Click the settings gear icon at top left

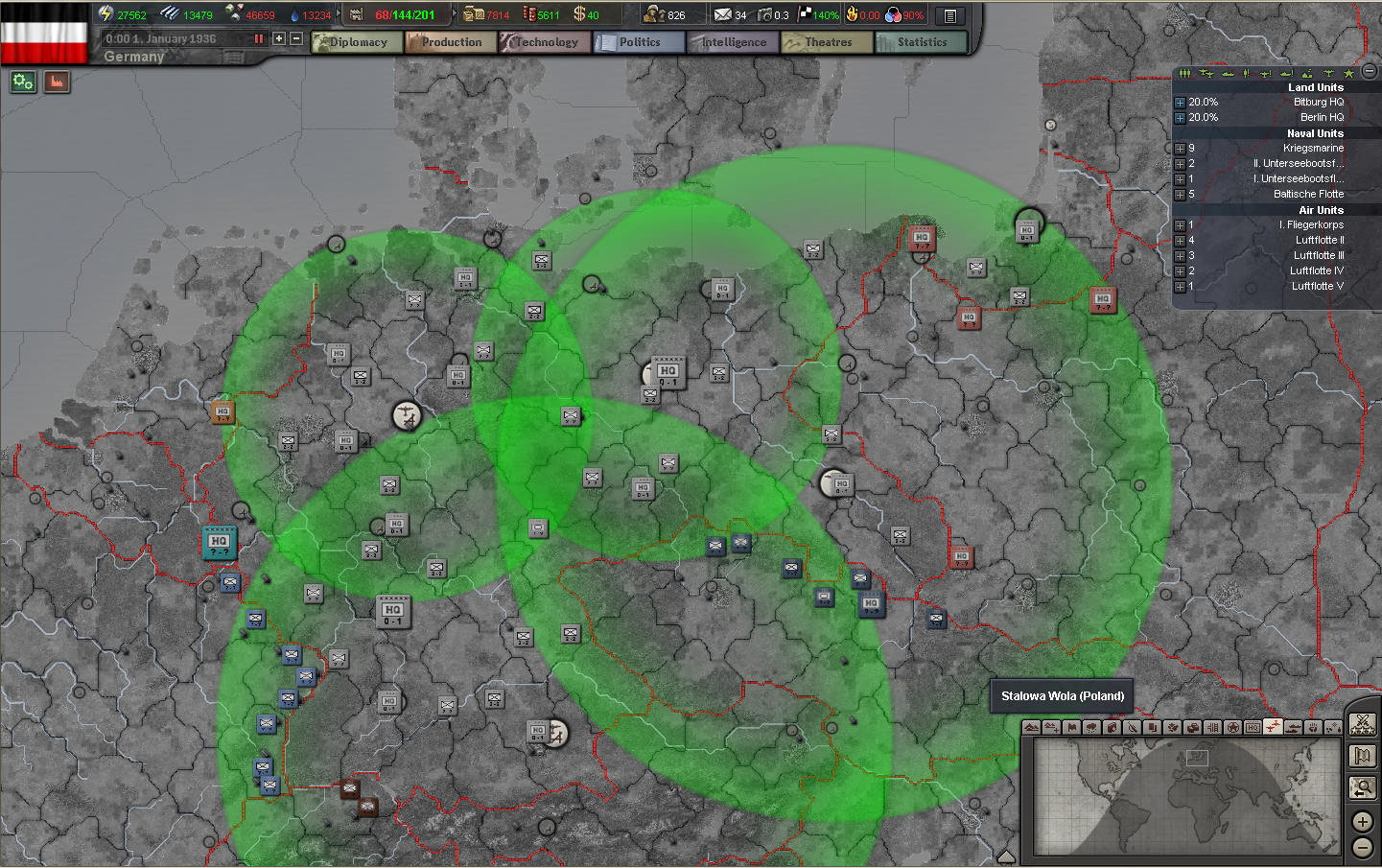pyautogui.click(x=22, y=82)
